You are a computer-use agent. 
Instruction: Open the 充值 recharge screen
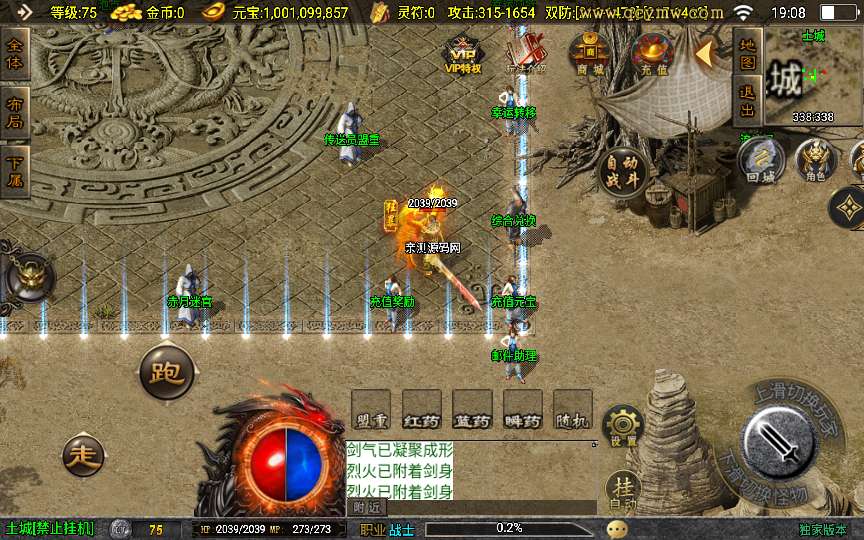coord(655,53)
